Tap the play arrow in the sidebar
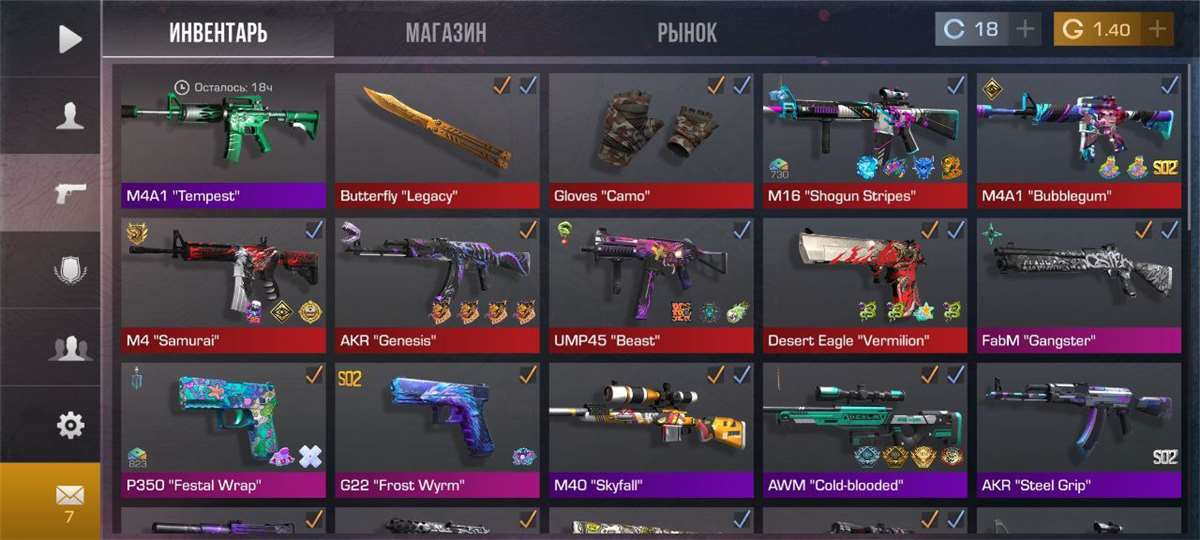 click(x=70, y=39)
